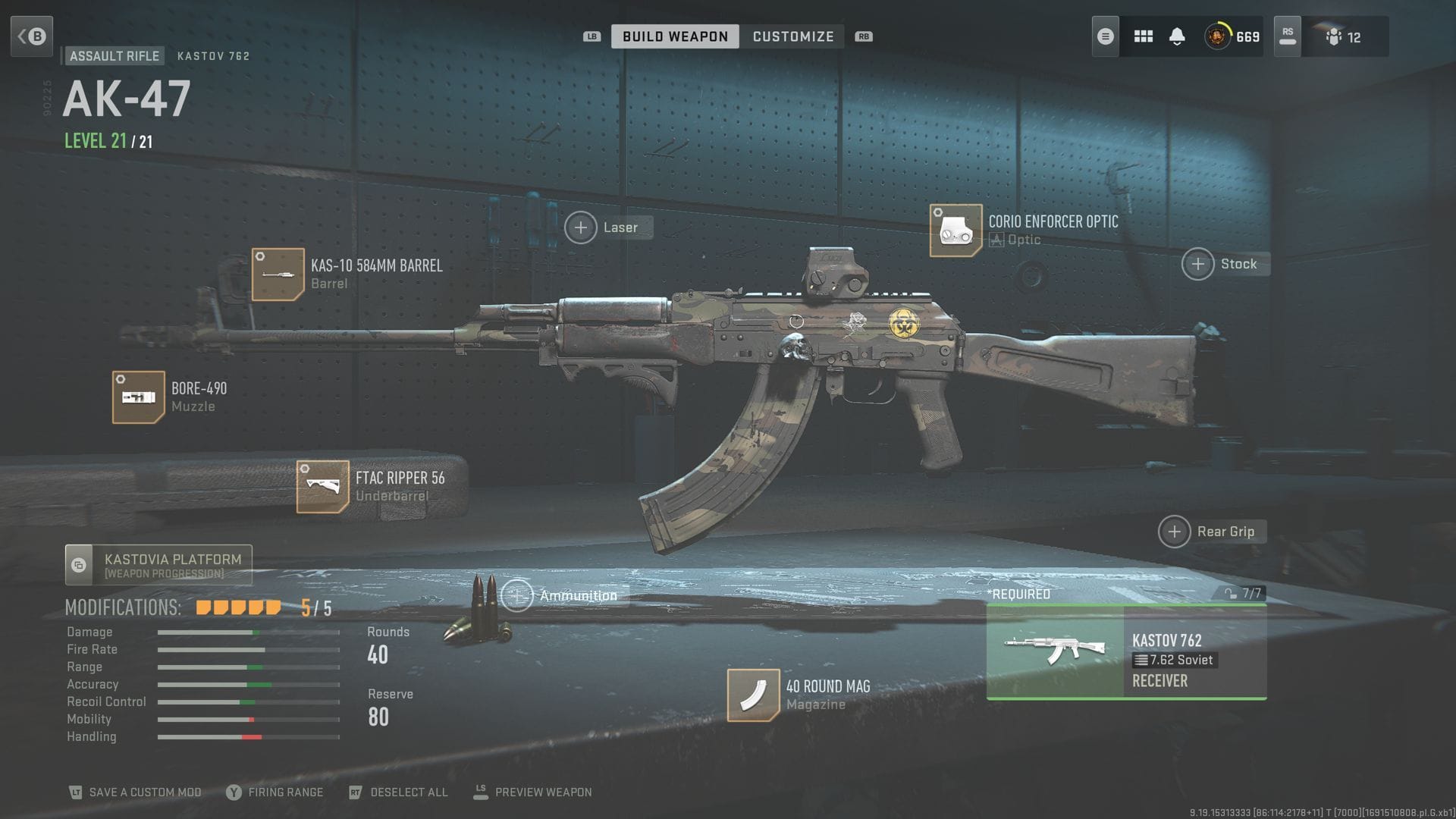The image size is (1456, 819).
Task: Expand the empty Stock slot
Action: (x=1198, y=264)
